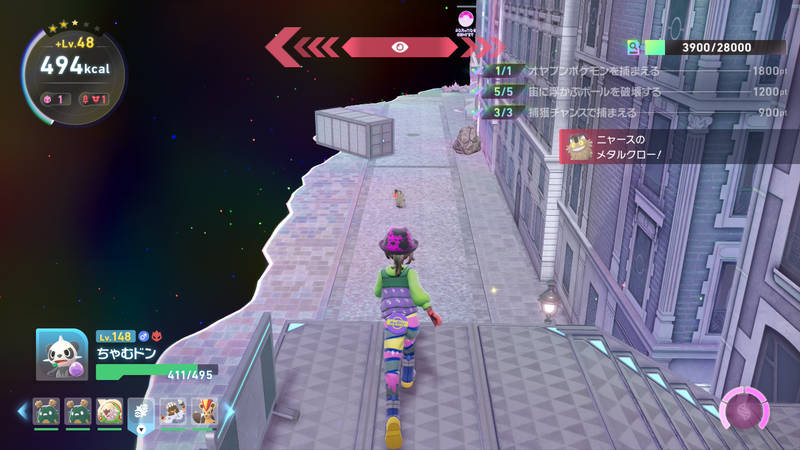Pick the Pyroar party slot
800x450 pixels.
point(203,411)
